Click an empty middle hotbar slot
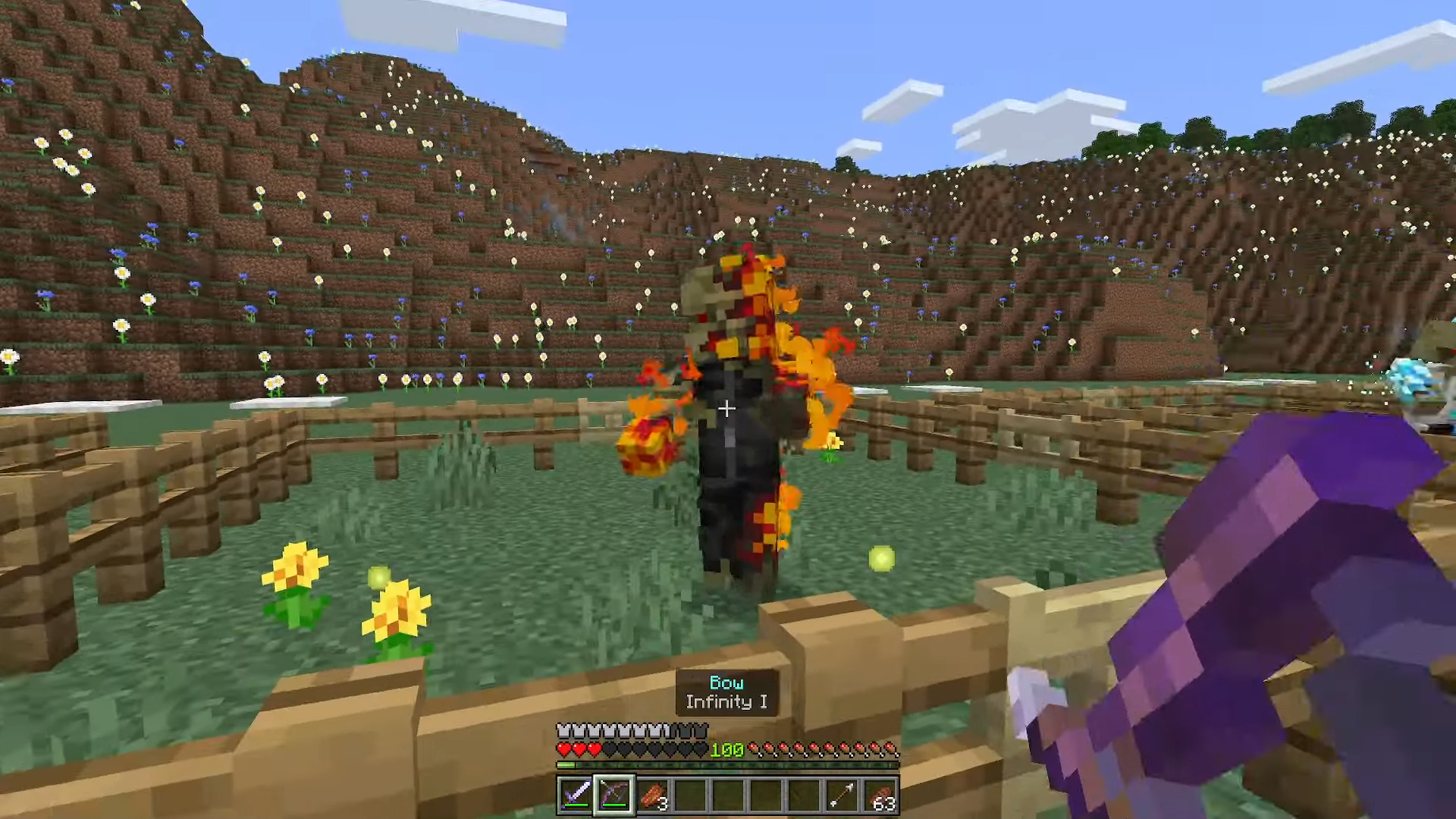 727,794
